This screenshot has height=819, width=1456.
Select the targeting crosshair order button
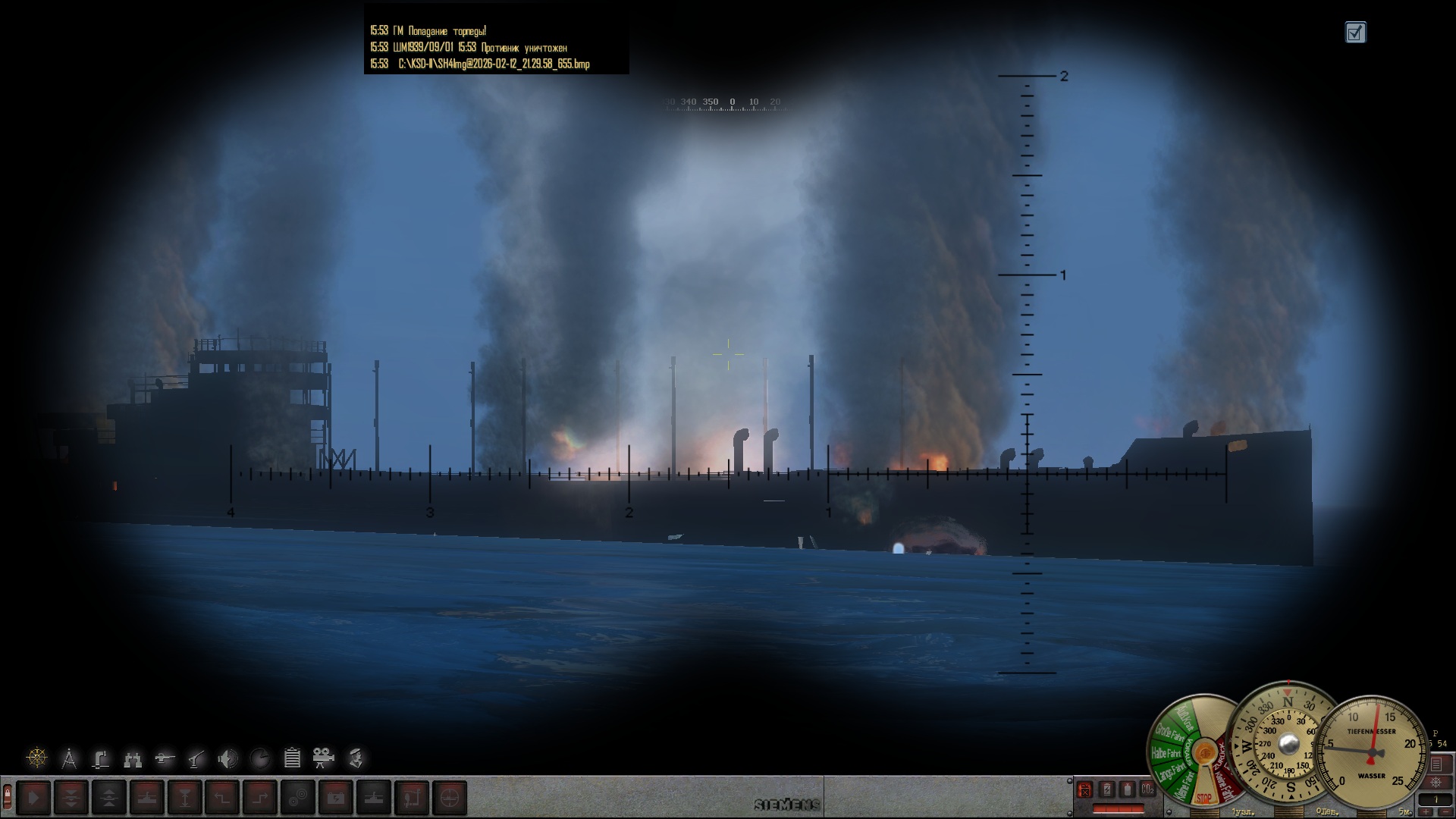(x=450, y=798)
